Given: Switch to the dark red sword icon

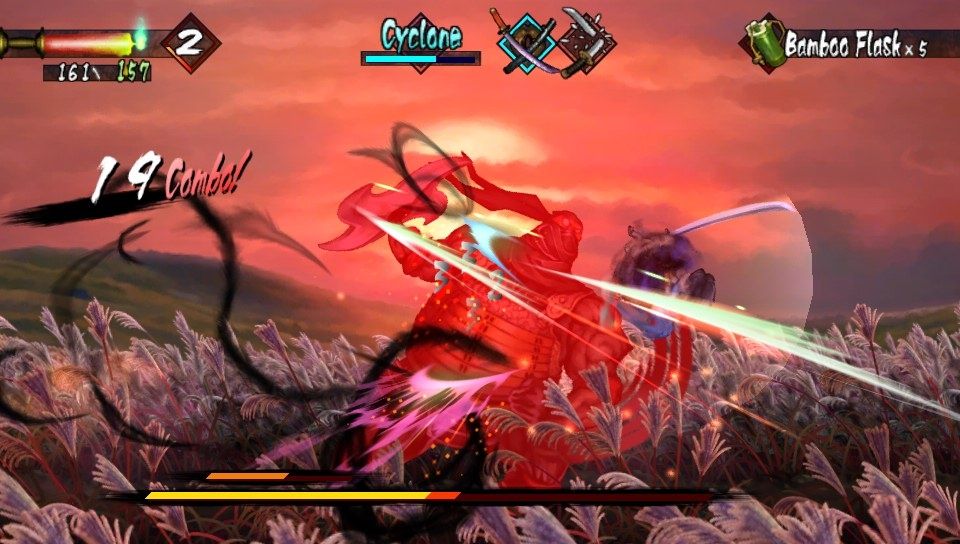Looking at the screenshot, I should (585, 43).
